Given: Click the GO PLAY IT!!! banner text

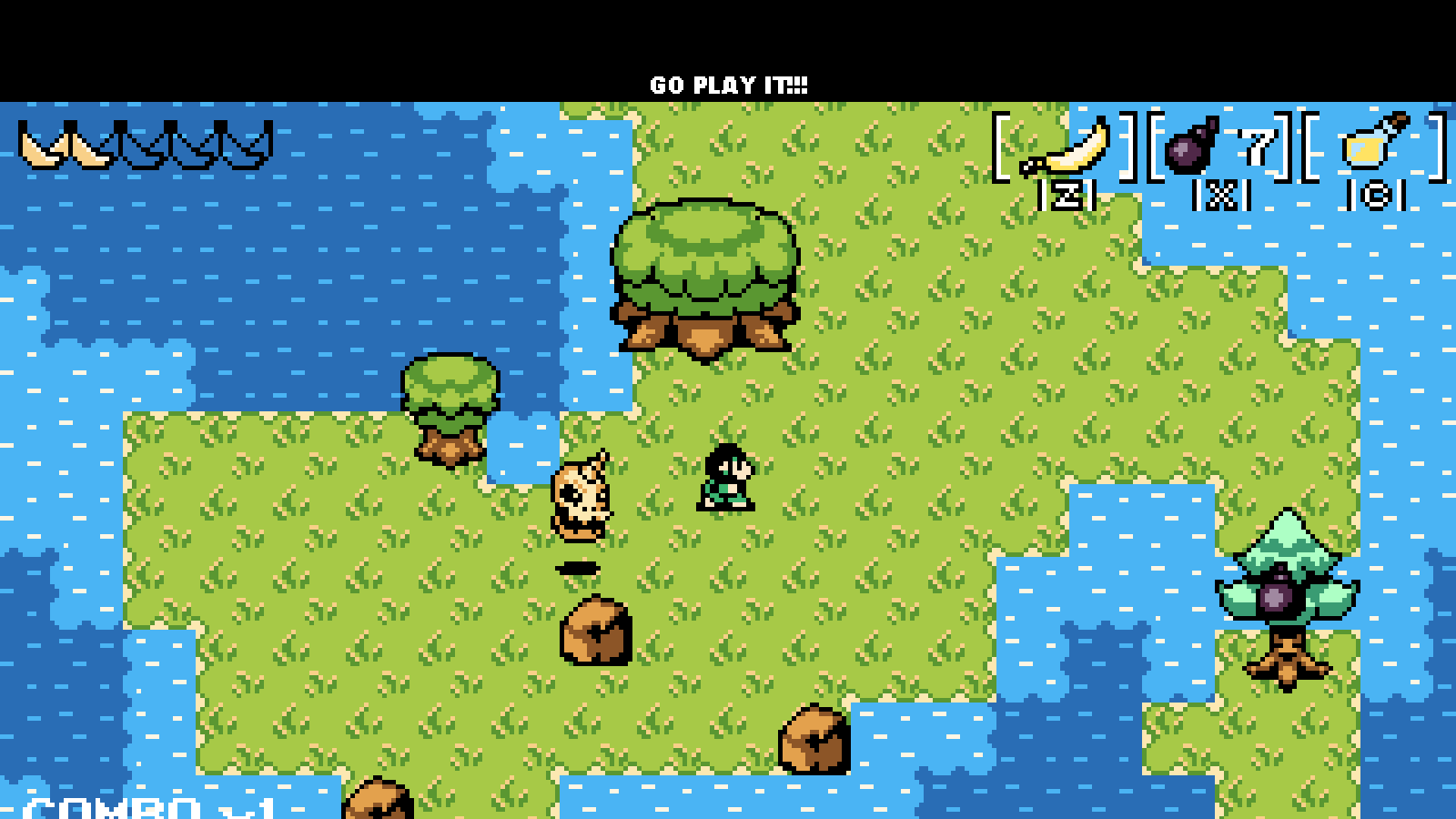Looking at the screenshot, I should (727, 85).
